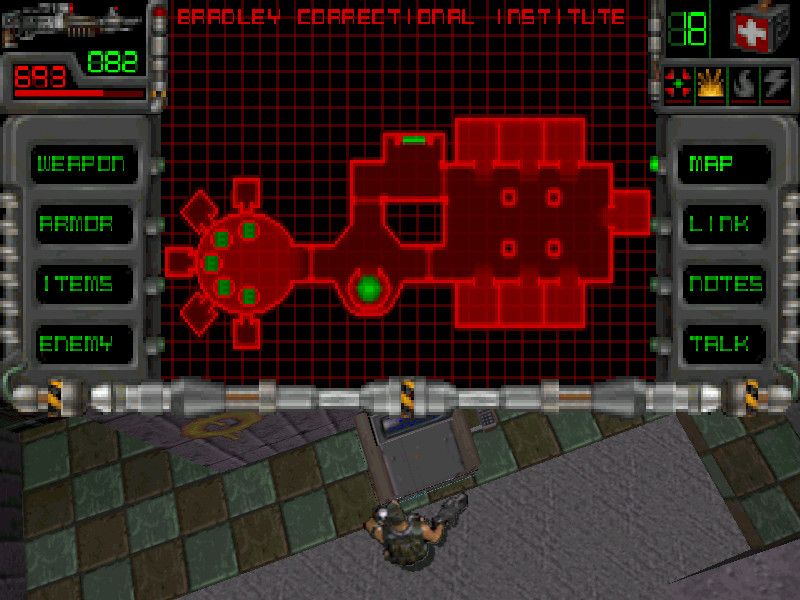Open the WEAPON panel
The width and height of the screenshot is (800, 600).
[81, 163]
